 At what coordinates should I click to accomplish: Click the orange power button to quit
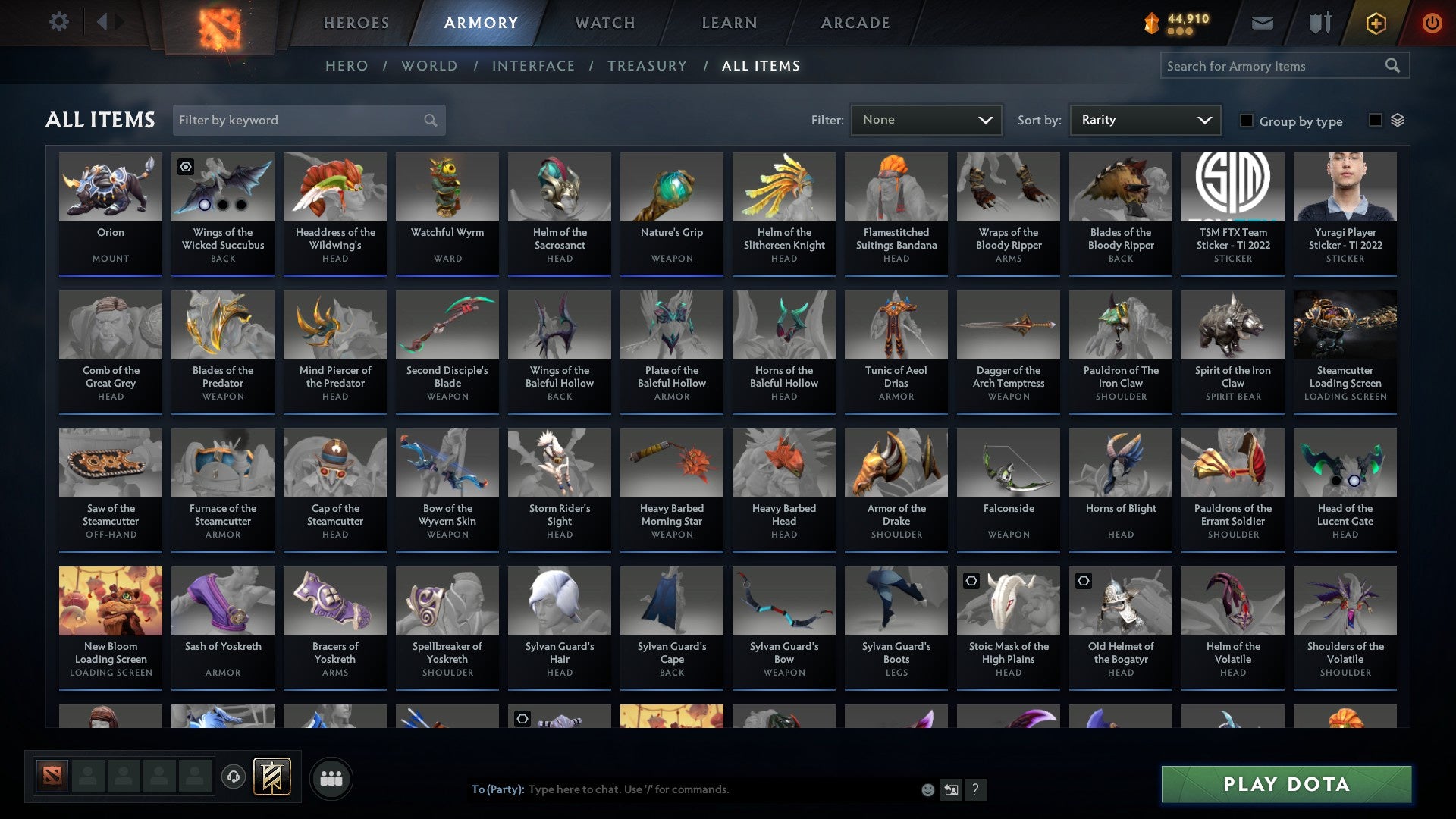(1432, 23)
